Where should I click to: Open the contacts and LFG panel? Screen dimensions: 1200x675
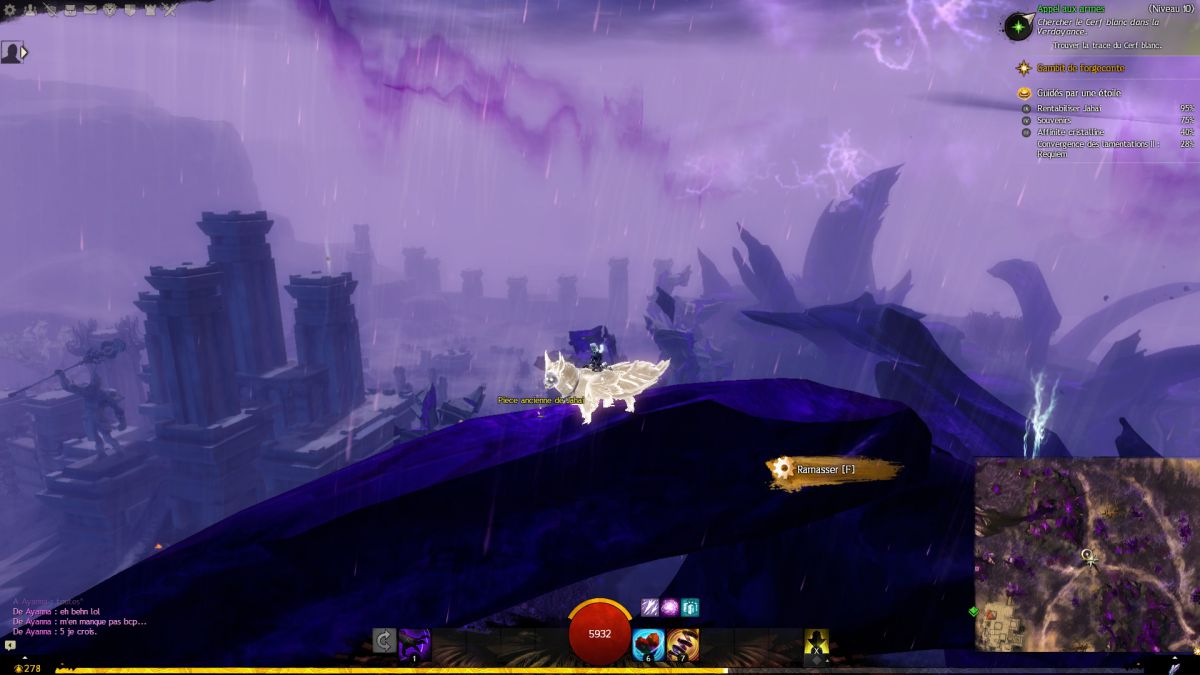click(30, 10)
